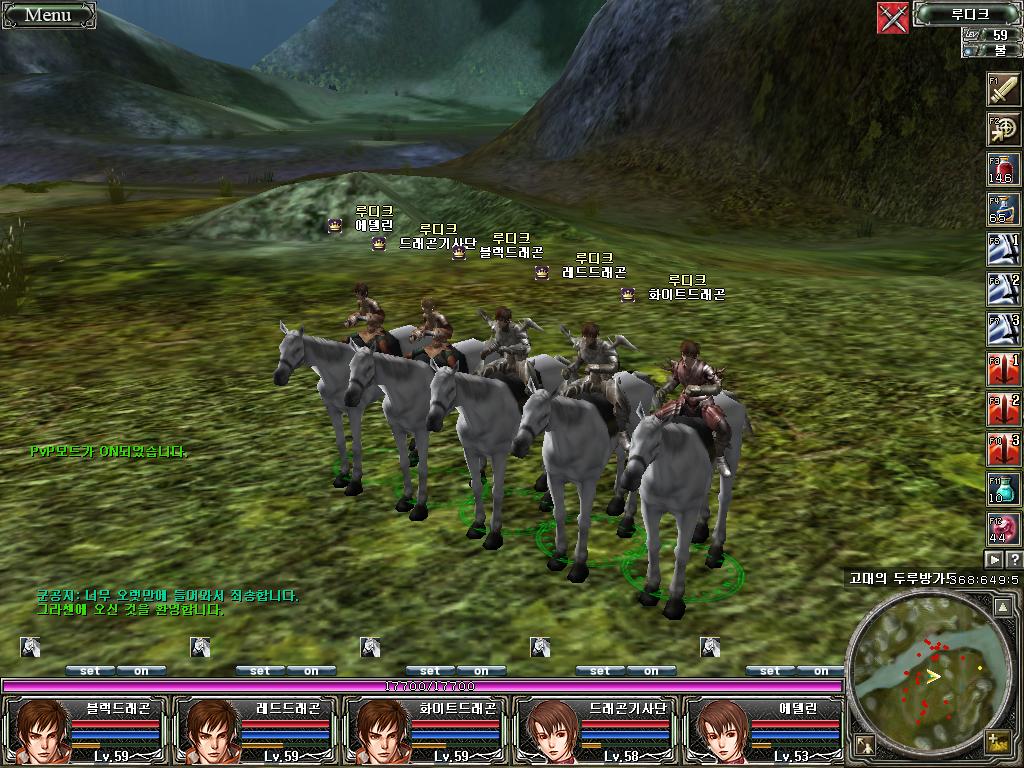Select the F1 sword attack slot
The height and width of the screenshot is (768, 1024).
(x=1003, y=90)
